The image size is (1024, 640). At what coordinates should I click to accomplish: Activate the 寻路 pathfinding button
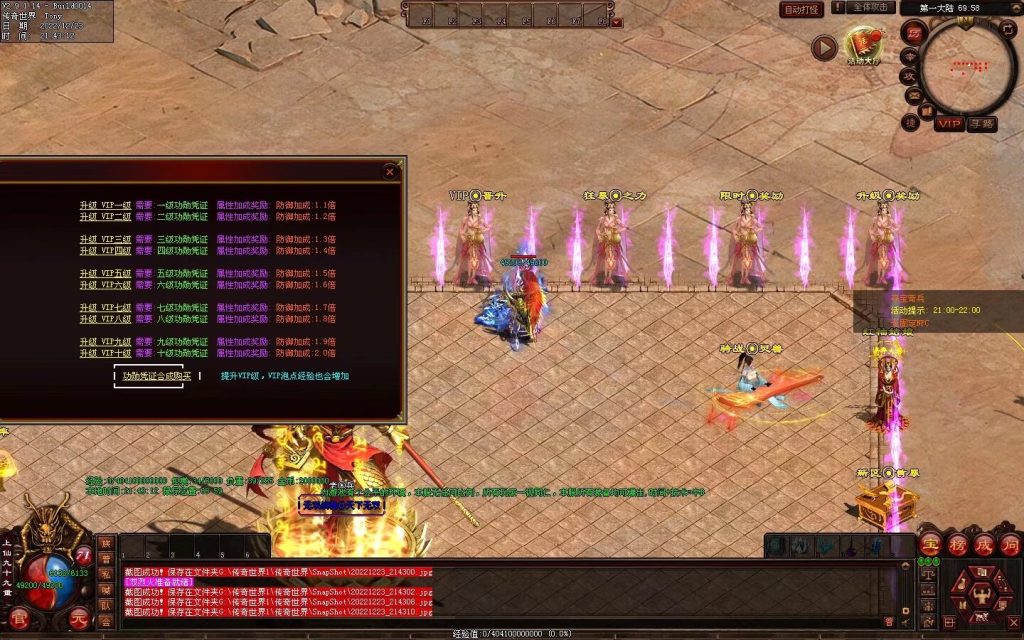pos(982,124)
